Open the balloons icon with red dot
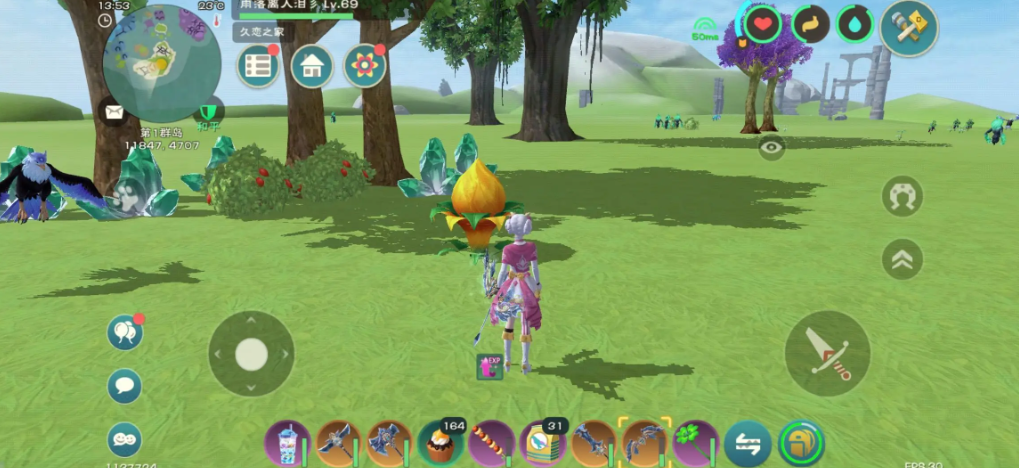This screenshot has width=1019, height=468. [125, 332]
